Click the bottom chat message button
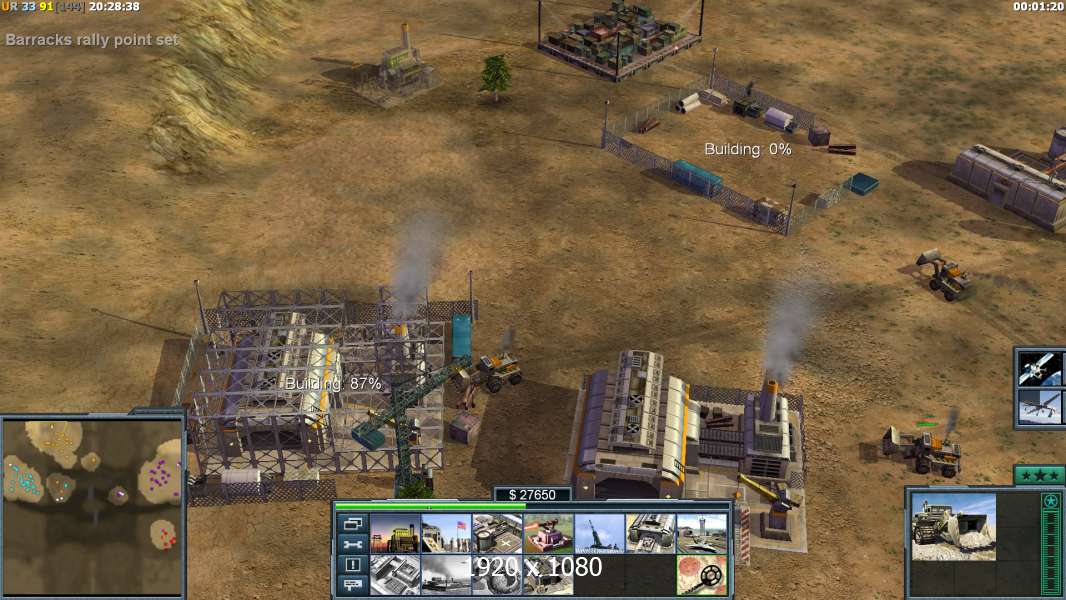This screenshot has height=600, width=1066. click(x=352, y=586)
